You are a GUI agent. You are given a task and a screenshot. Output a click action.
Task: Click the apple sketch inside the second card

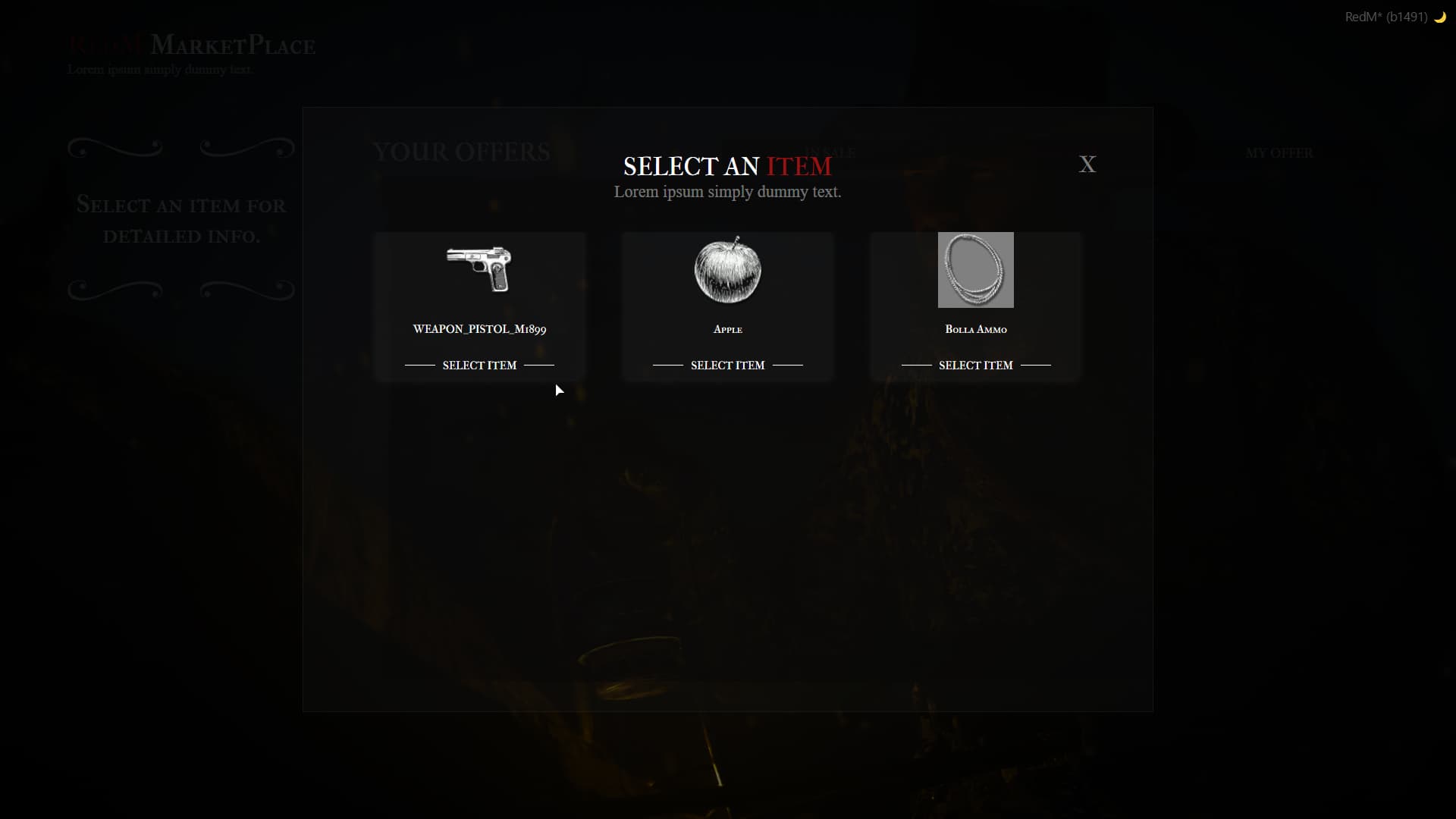[x=727, y=270]
